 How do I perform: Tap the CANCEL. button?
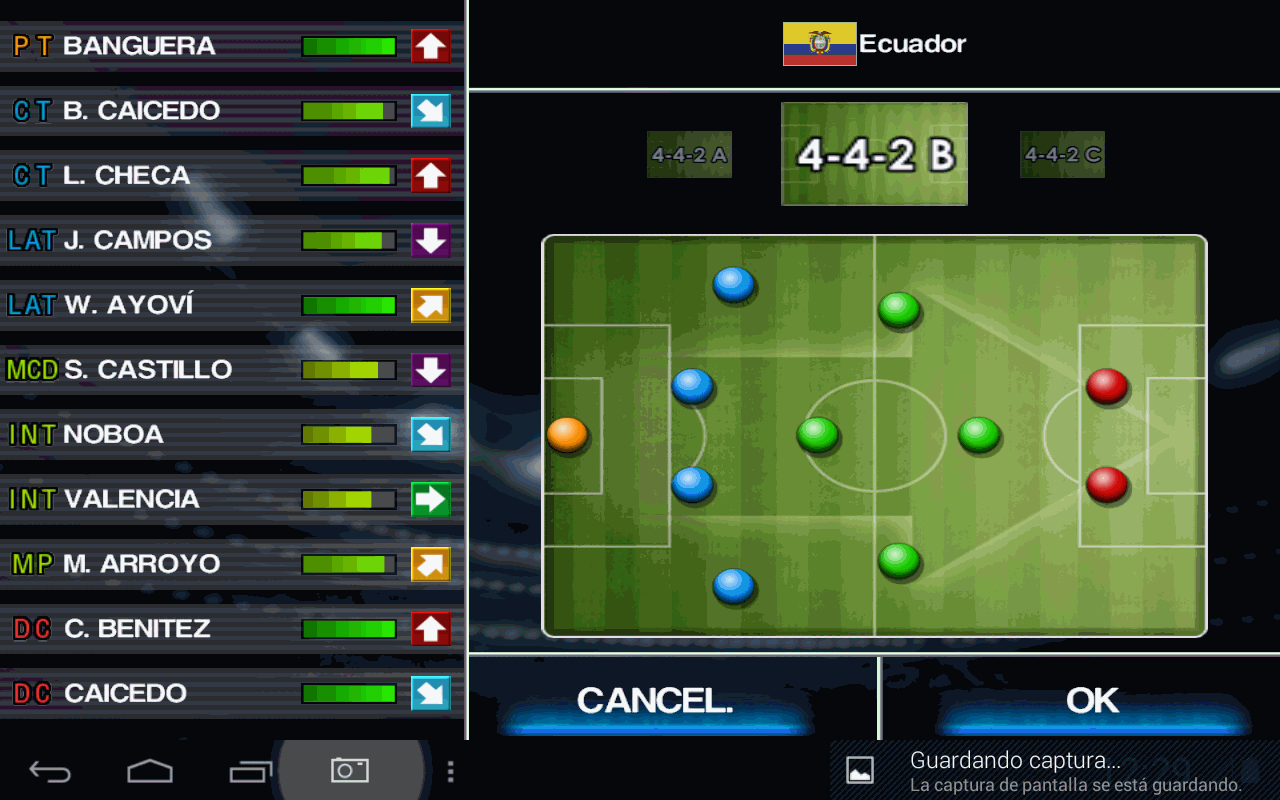tap(655, 701)
